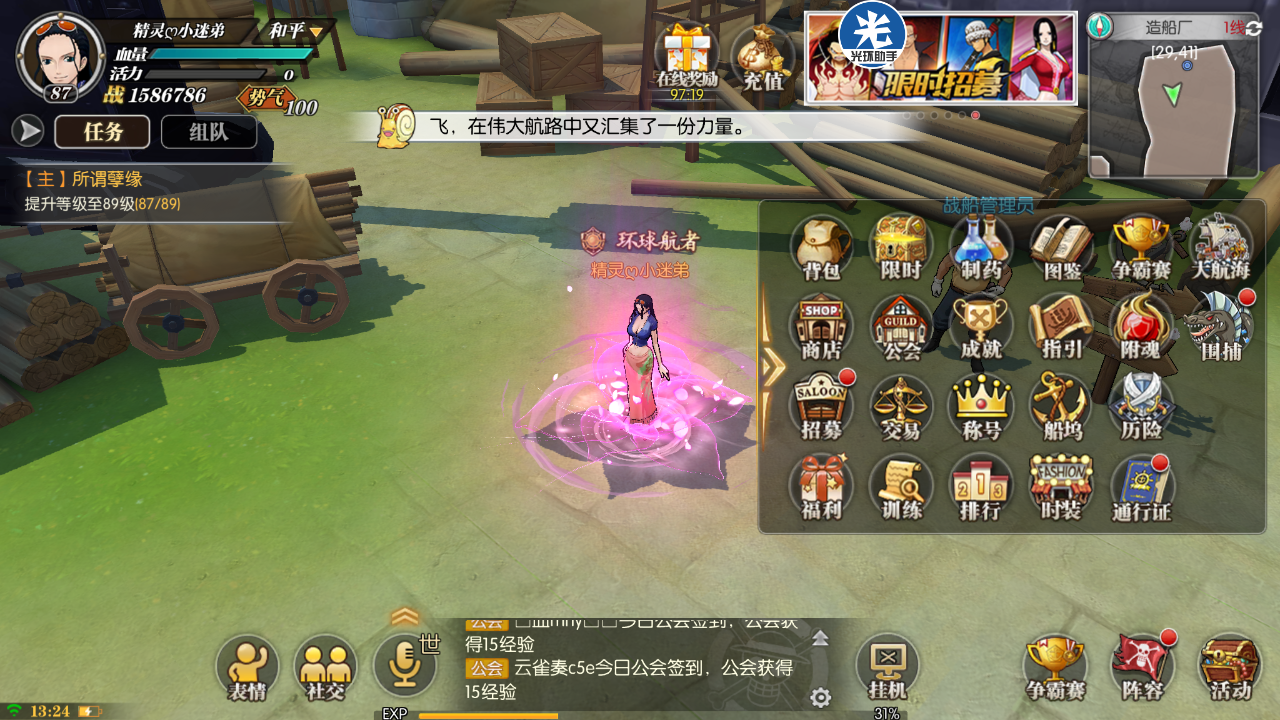
Task: Switch to the 组队 team tab
Action: pyautogui.click(x=209, y=132)
